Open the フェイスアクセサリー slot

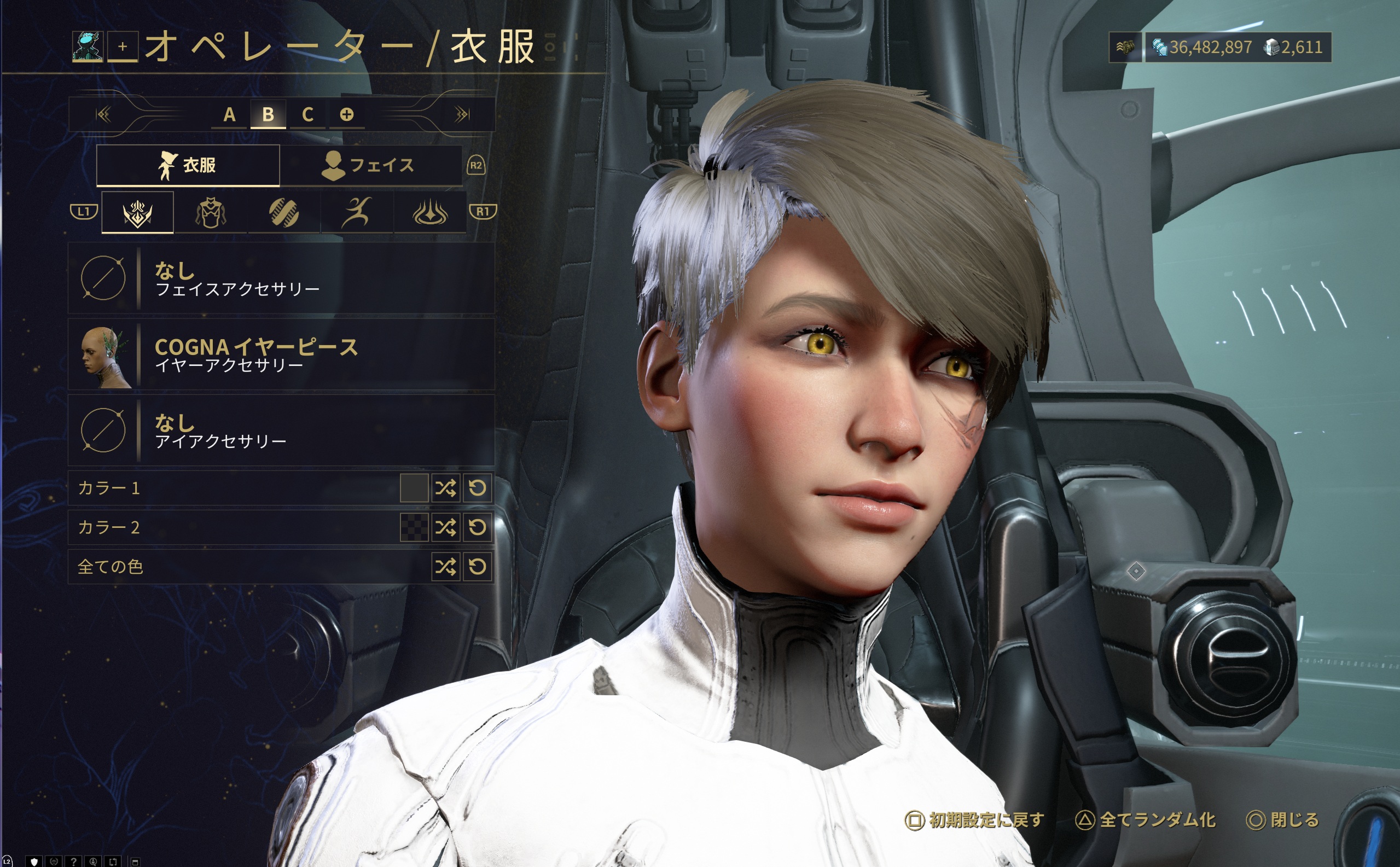click(281, 278)
